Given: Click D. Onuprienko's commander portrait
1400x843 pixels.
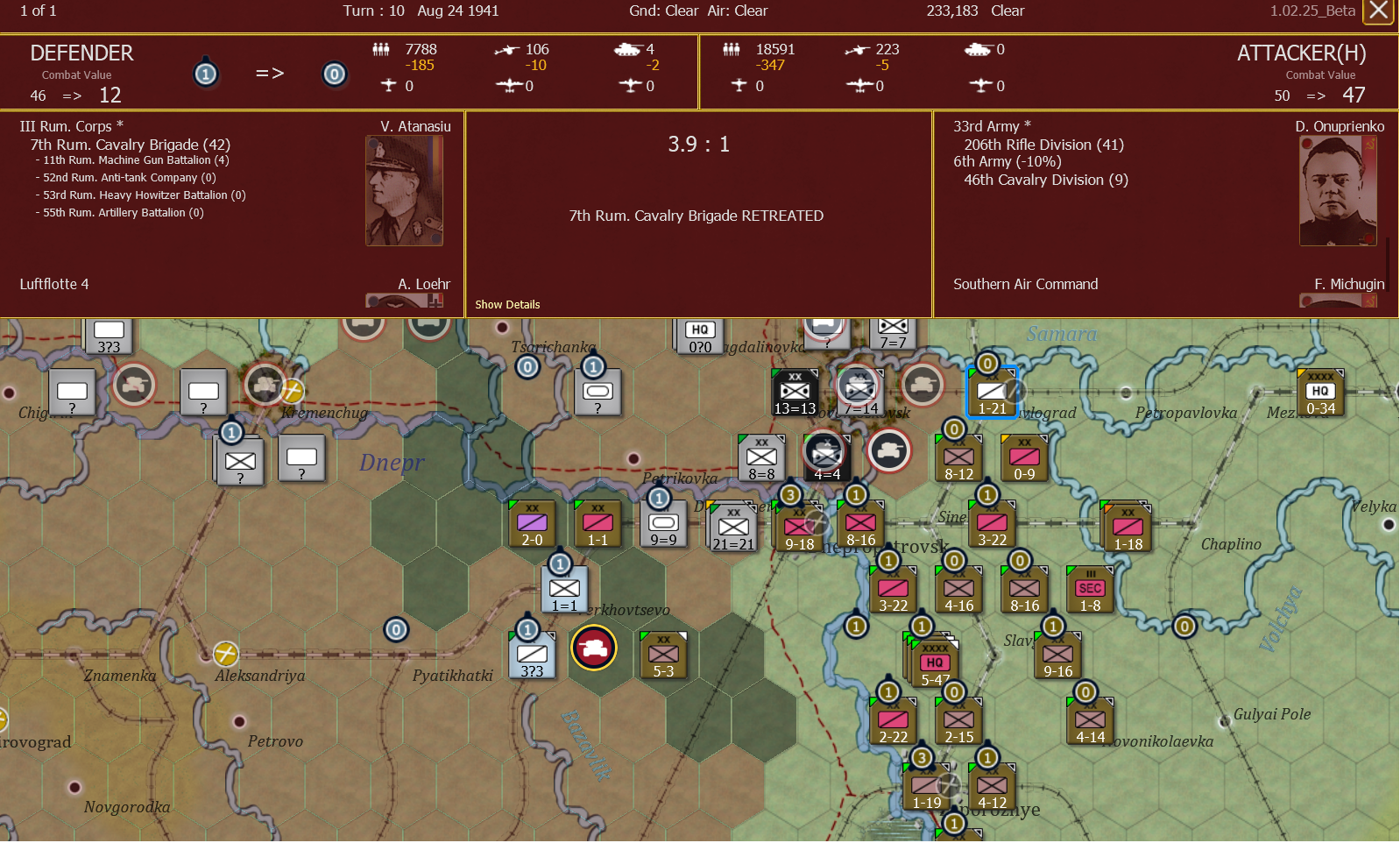Looking at the screenshot, I should click(x=1338, y=190).
